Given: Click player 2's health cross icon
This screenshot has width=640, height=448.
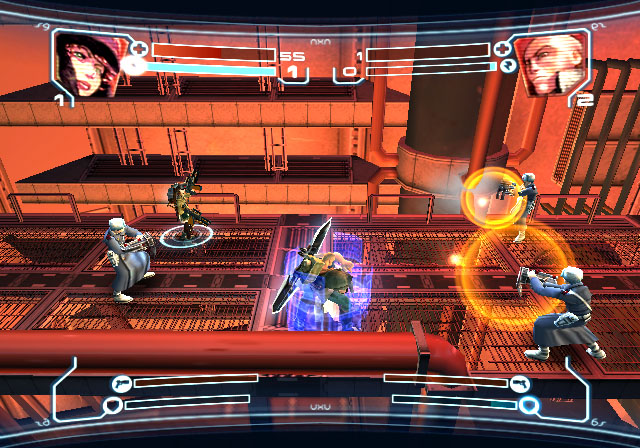Looking at the screenshot, I should pos(502,49).
